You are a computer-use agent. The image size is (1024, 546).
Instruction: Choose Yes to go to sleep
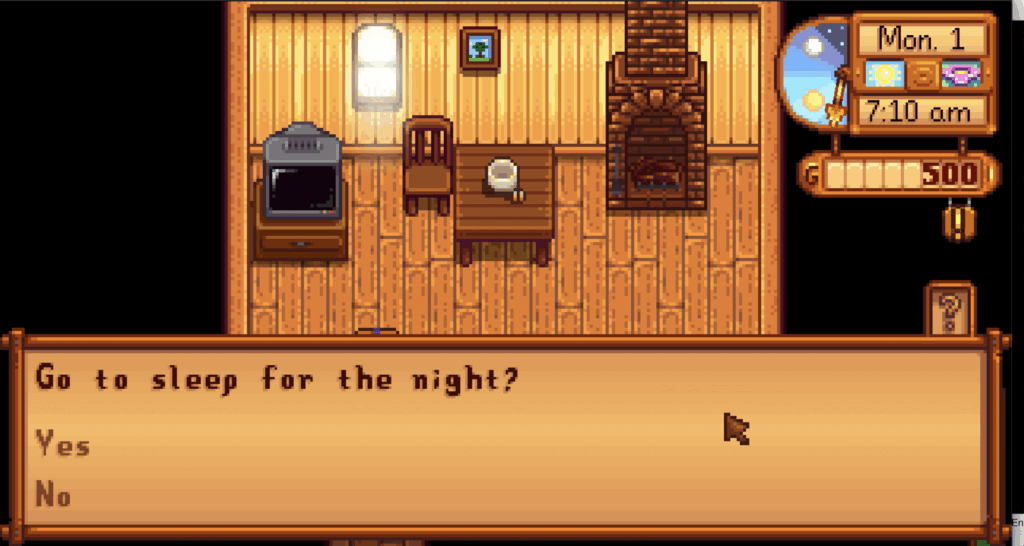[x=63, y=445]
